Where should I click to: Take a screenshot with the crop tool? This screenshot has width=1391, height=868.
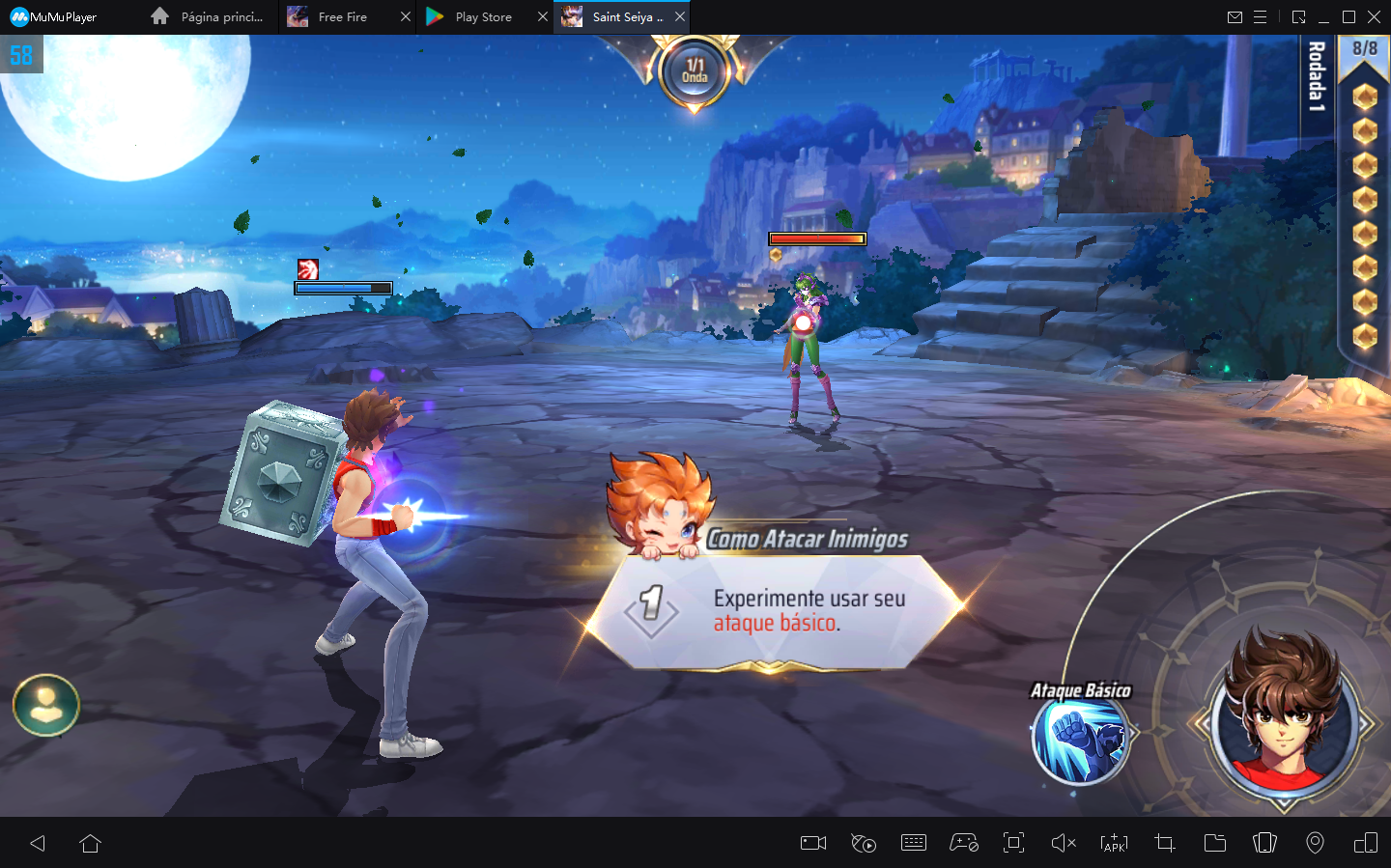coord(1164,843)
